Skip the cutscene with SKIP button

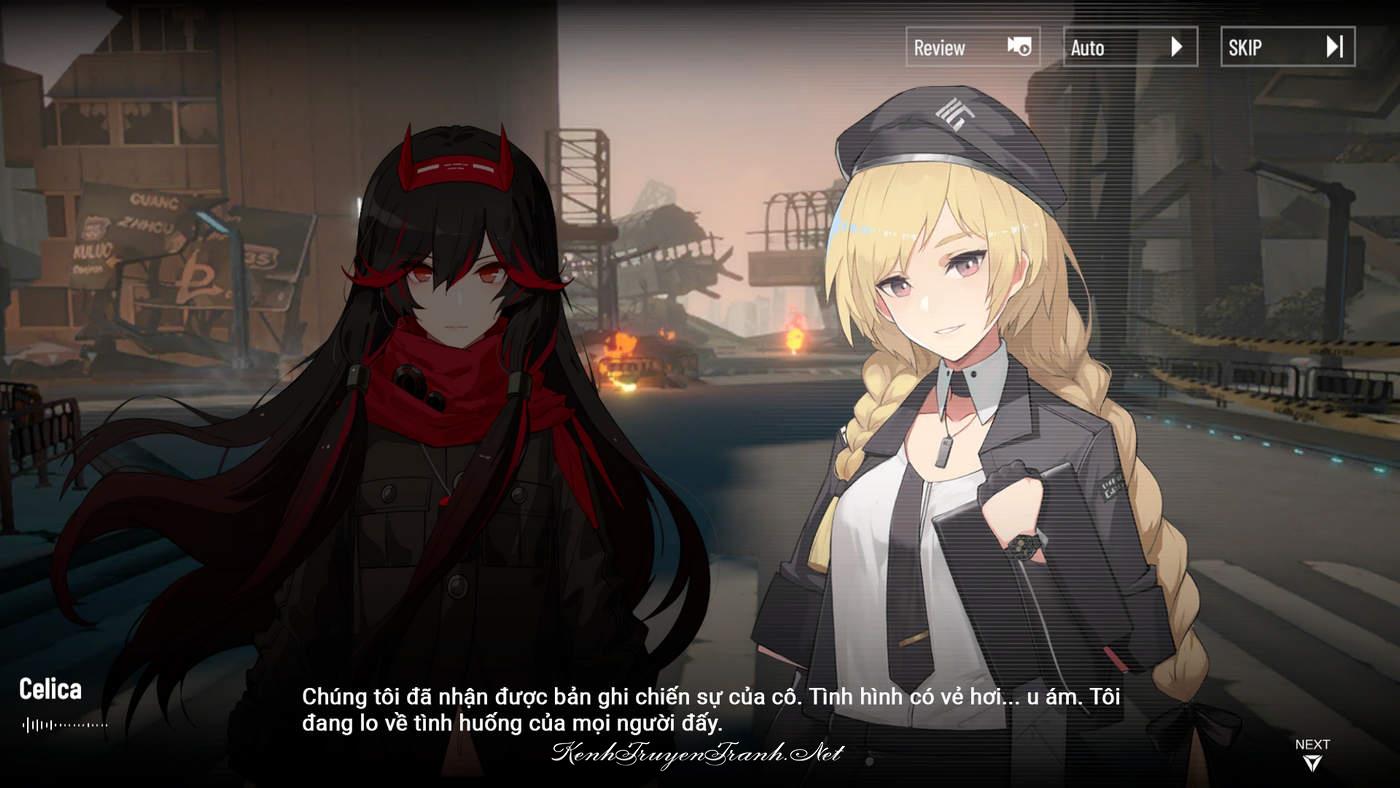click(1287, 47)
